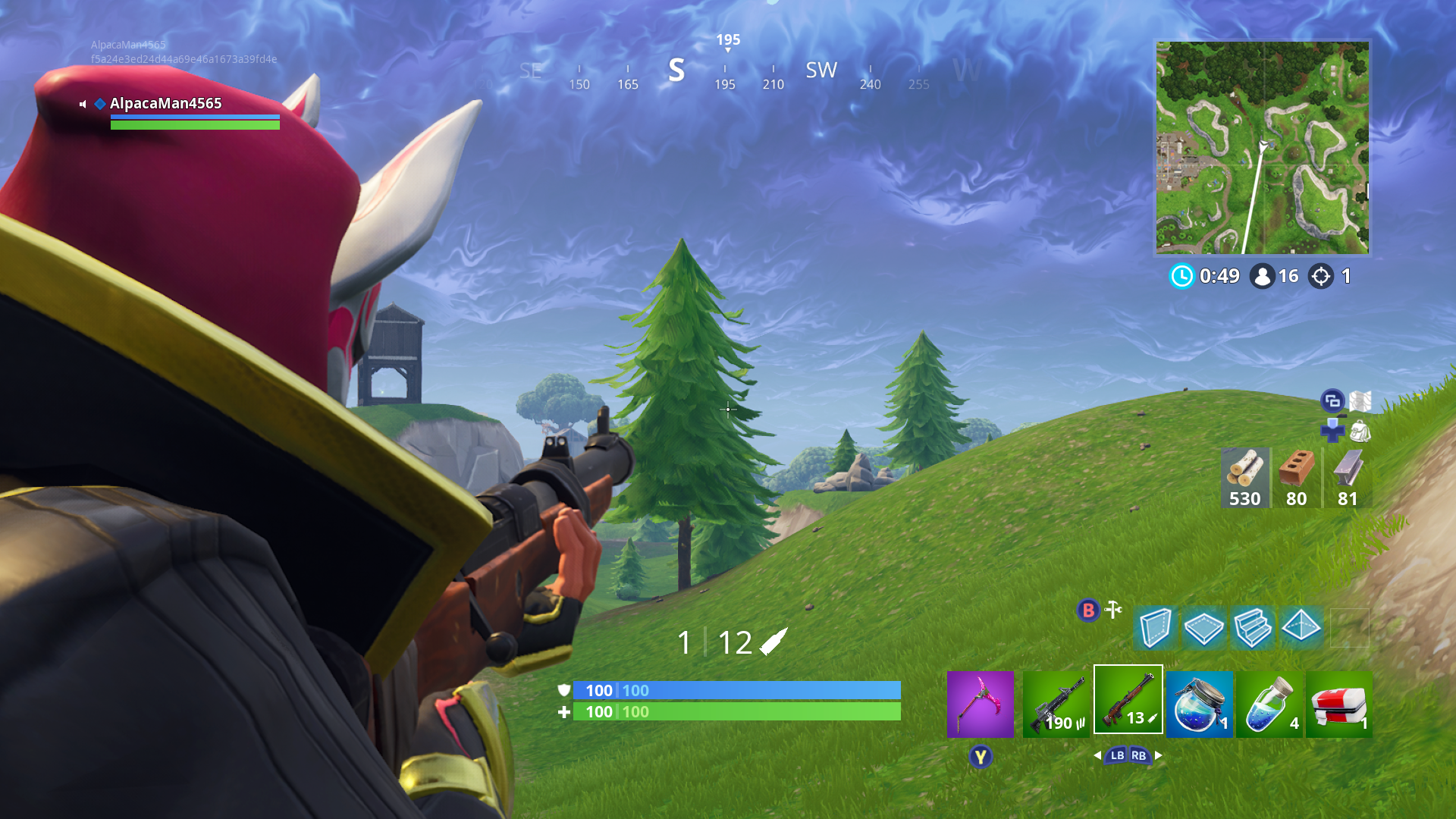Expand the weapon switcher RB prompt

coord(1139,756)
